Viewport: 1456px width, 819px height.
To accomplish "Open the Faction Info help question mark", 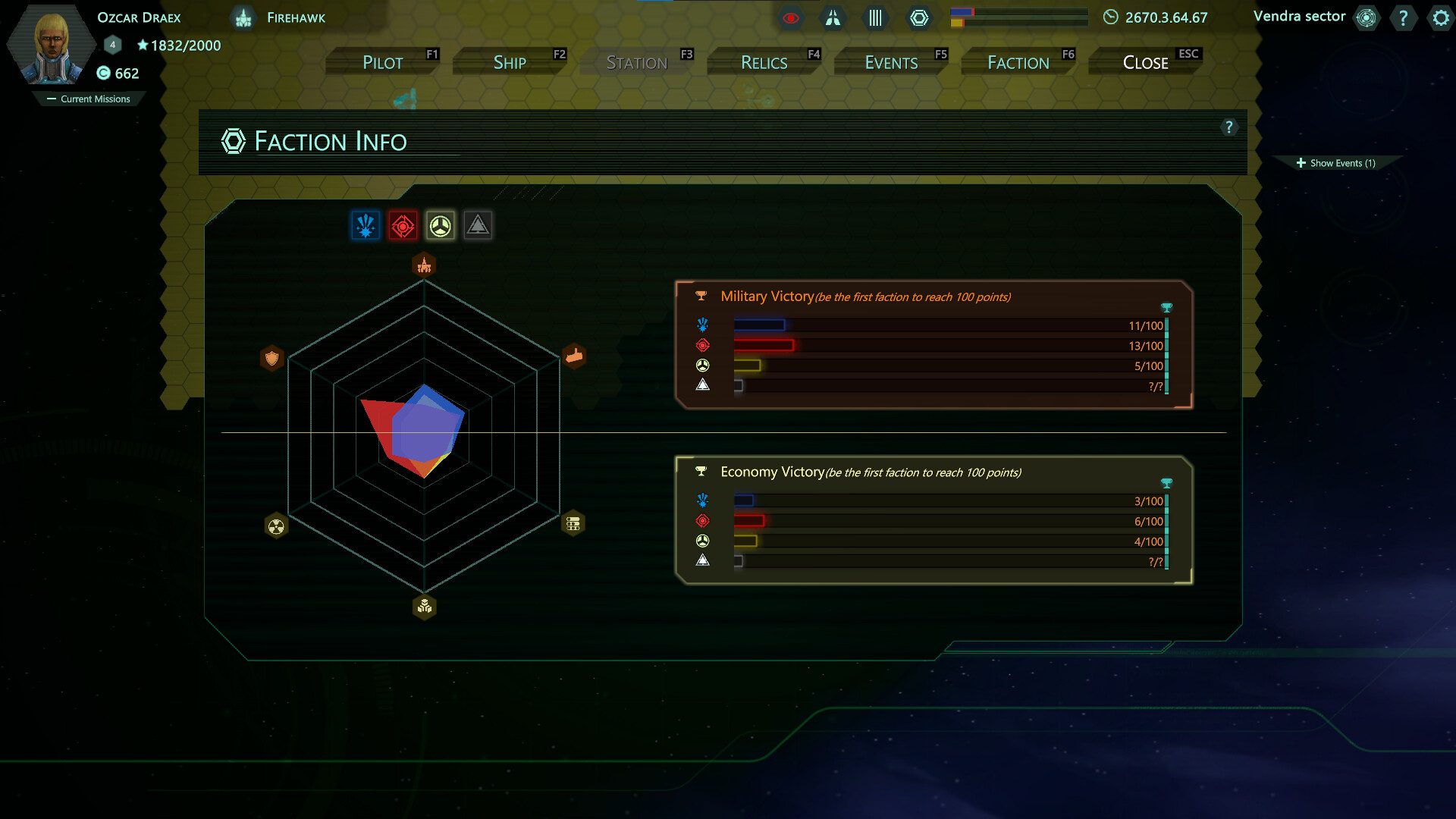I will pyautogui.click(x=1230, y=127).
